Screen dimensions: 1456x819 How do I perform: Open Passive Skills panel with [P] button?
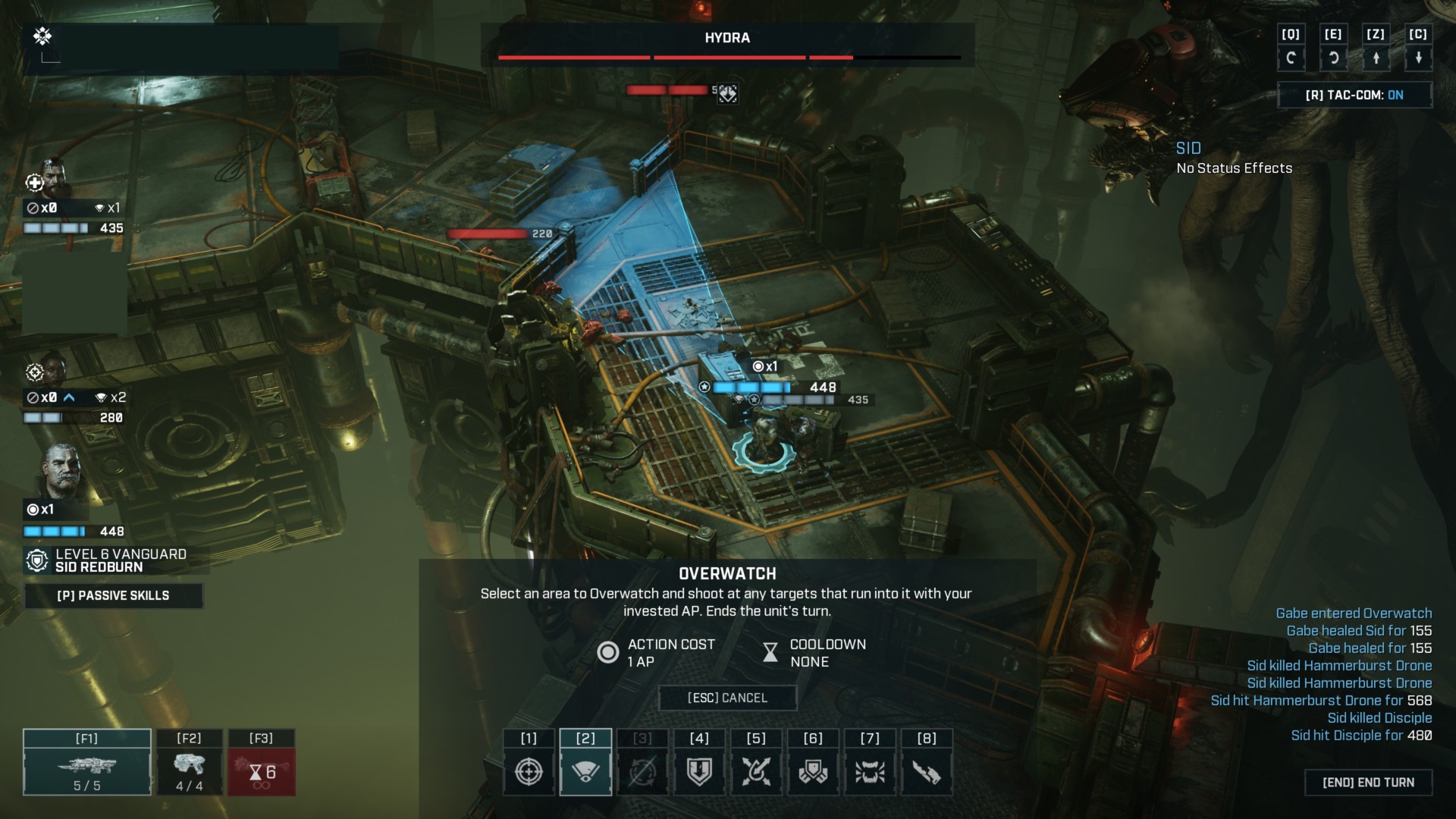[114, 596]
